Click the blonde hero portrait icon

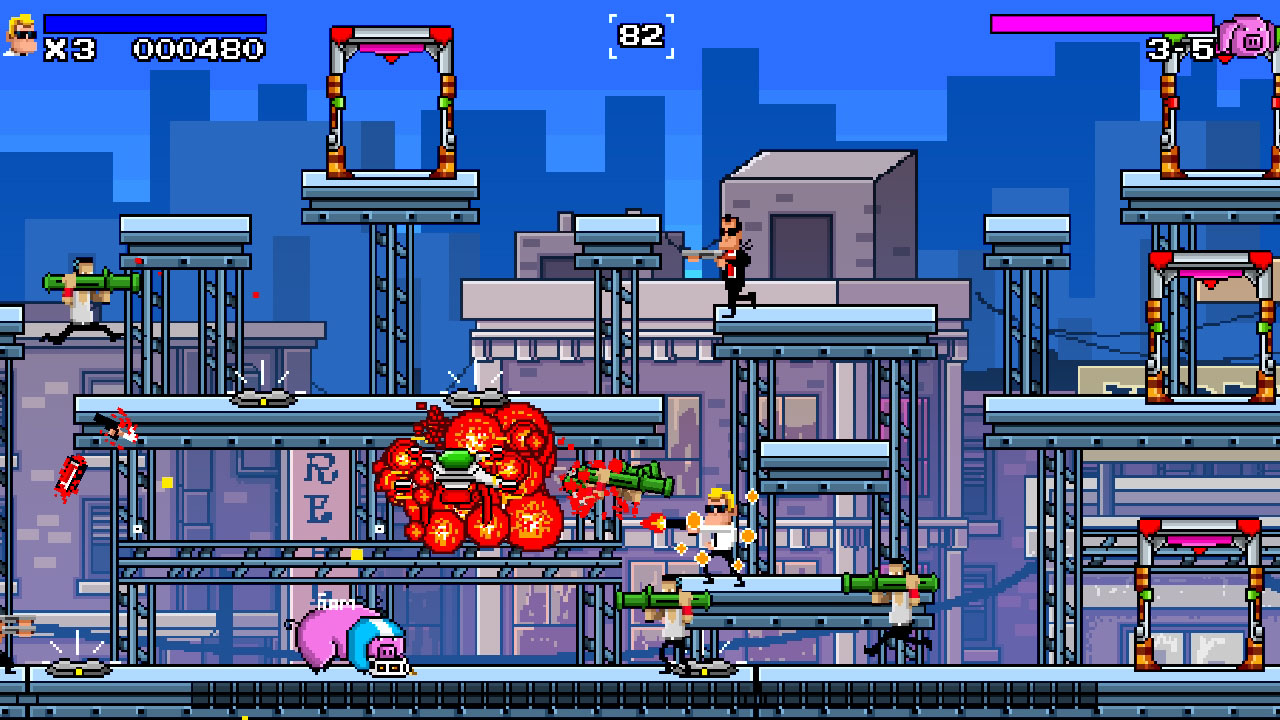coord(22,33)
